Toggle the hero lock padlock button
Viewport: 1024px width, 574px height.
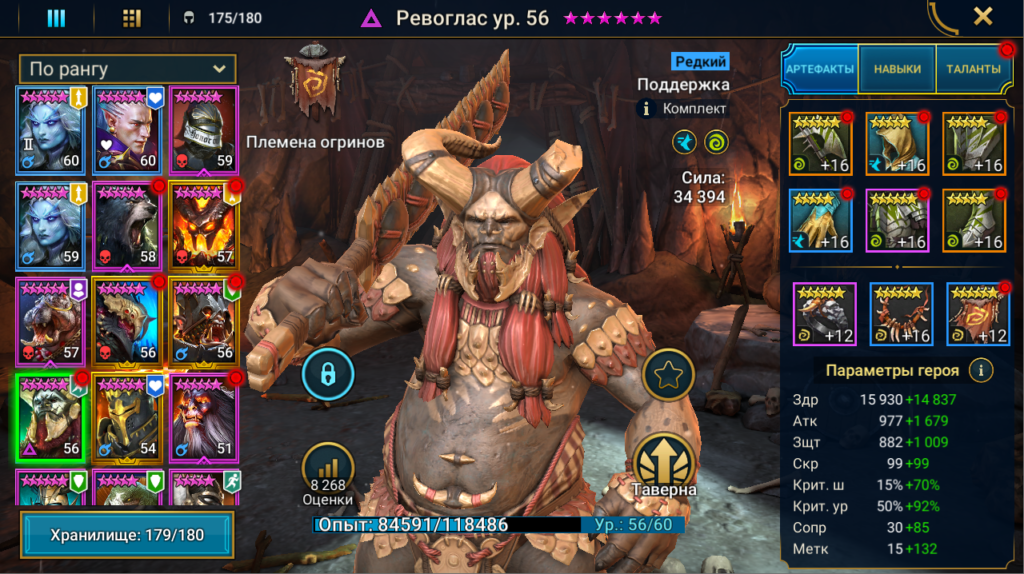(327, 374)
